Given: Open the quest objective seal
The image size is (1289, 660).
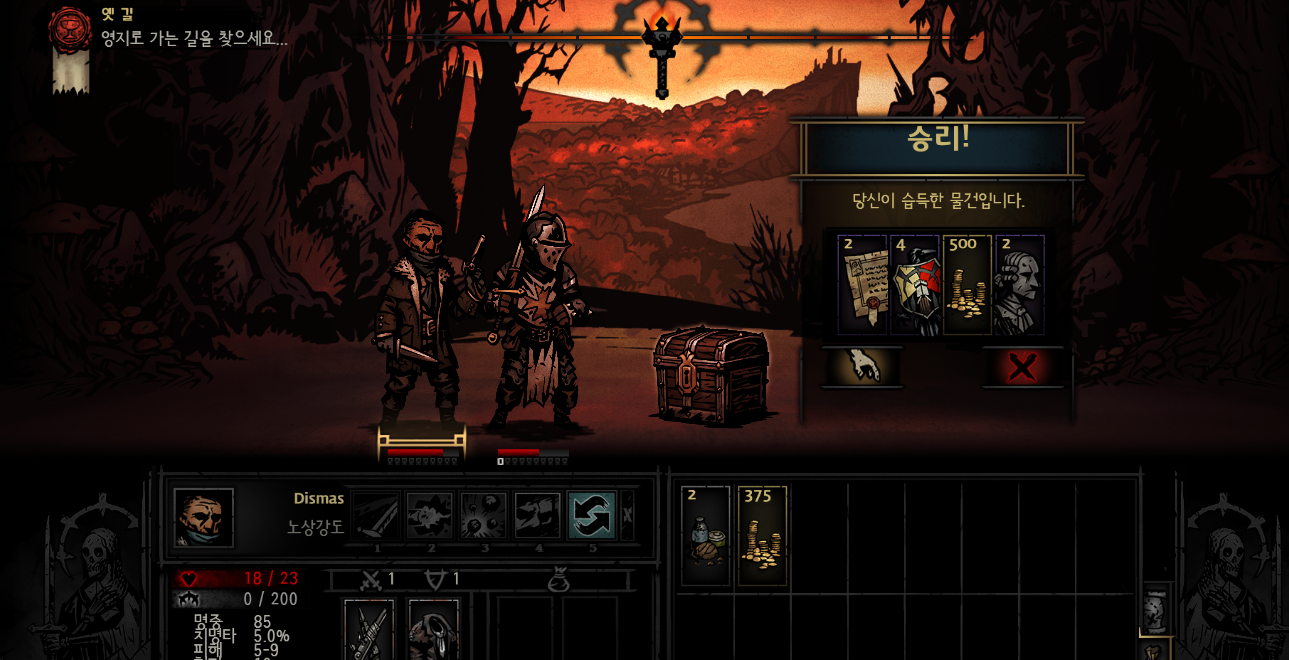Looking at the screenshot, I should 70,30.
